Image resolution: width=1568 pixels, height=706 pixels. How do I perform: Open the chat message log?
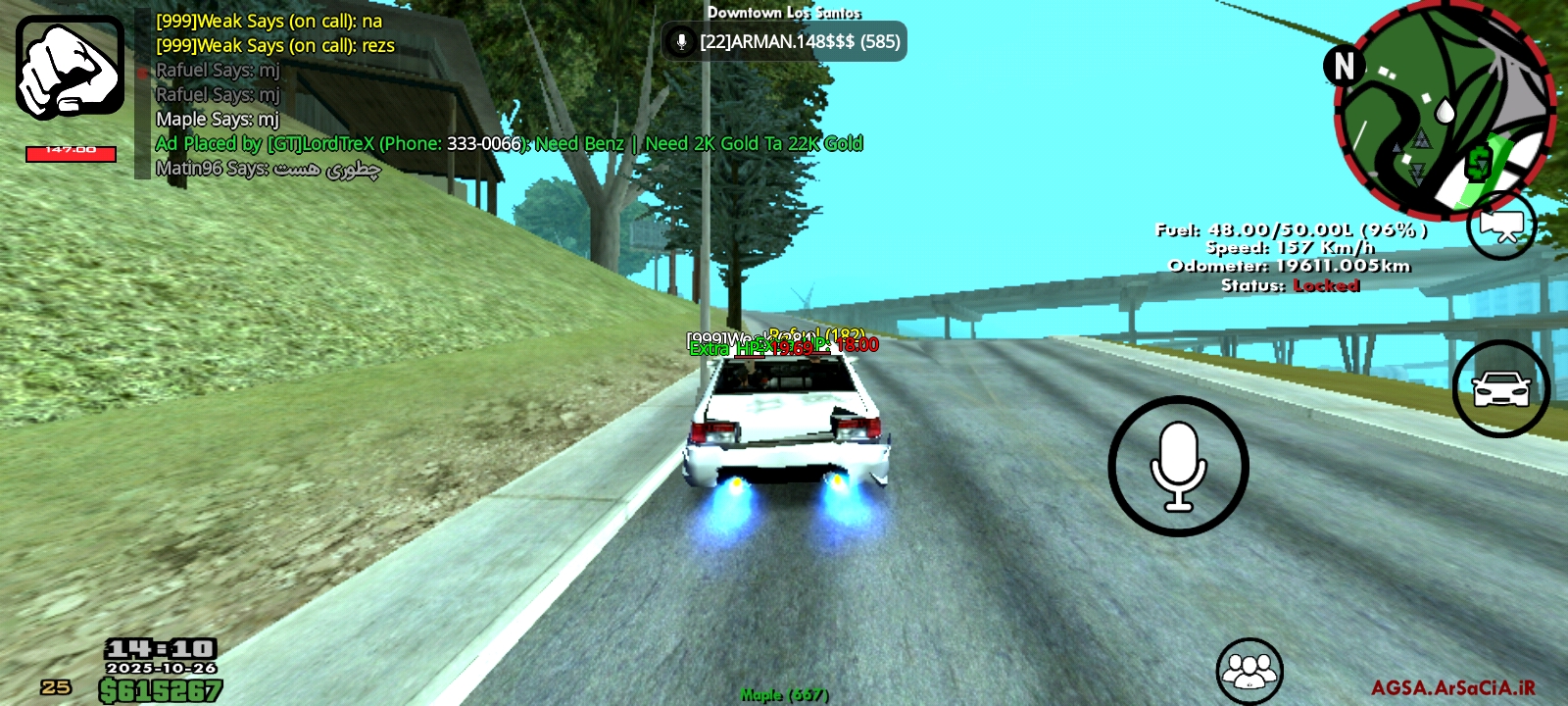point(392,95)
